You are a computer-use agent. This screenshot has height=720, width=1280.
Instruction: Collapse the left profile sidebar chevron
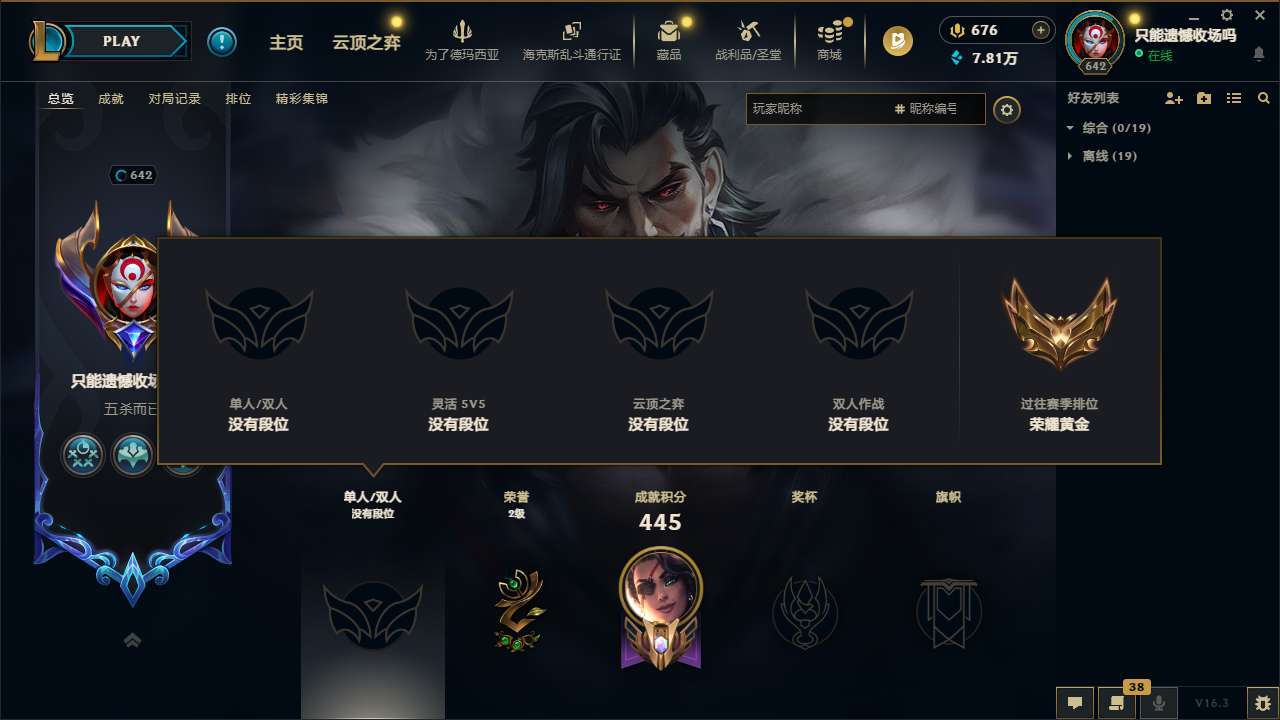click(132, 640)
